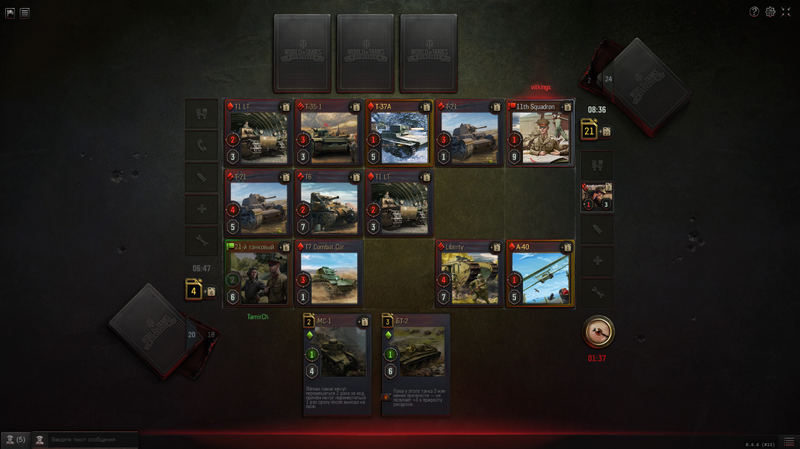Open the settings gear icon
Viewport: 800px width, 449px height.
[770, 12]
